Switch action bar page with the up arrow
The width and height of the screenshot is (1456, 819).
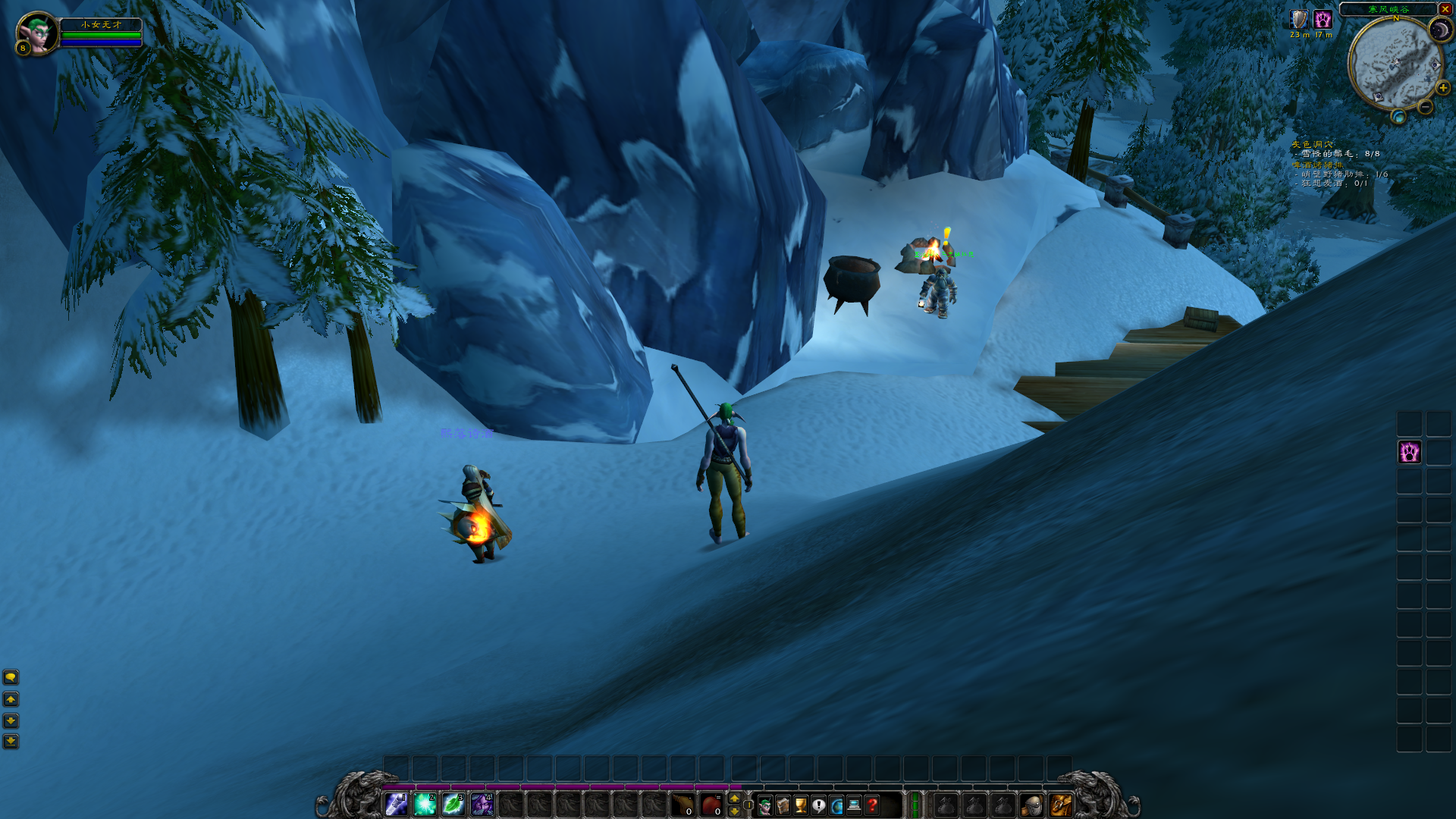(x=734, y=798)
